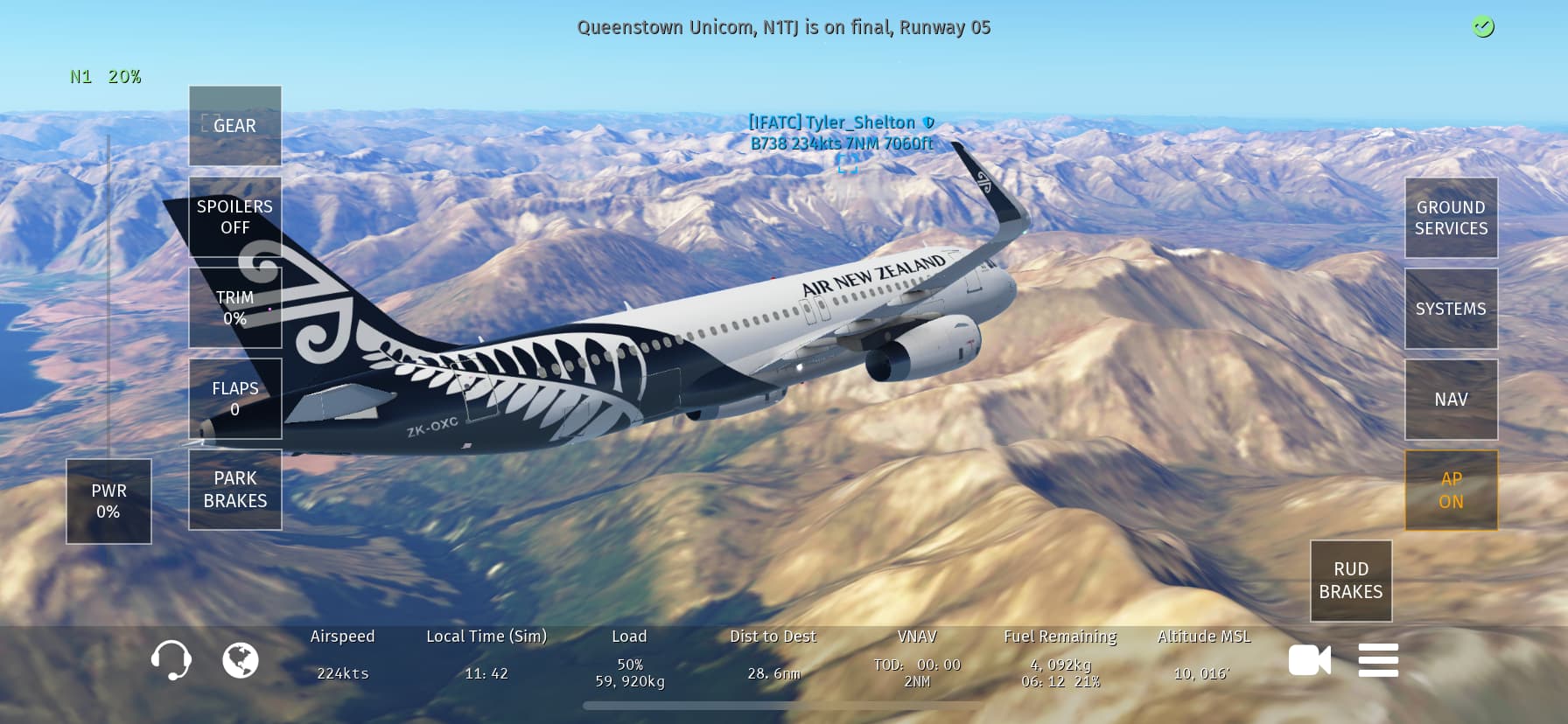Toggle the GEAR button
This screenshot has height=724, width=1568.
(234, 126)
